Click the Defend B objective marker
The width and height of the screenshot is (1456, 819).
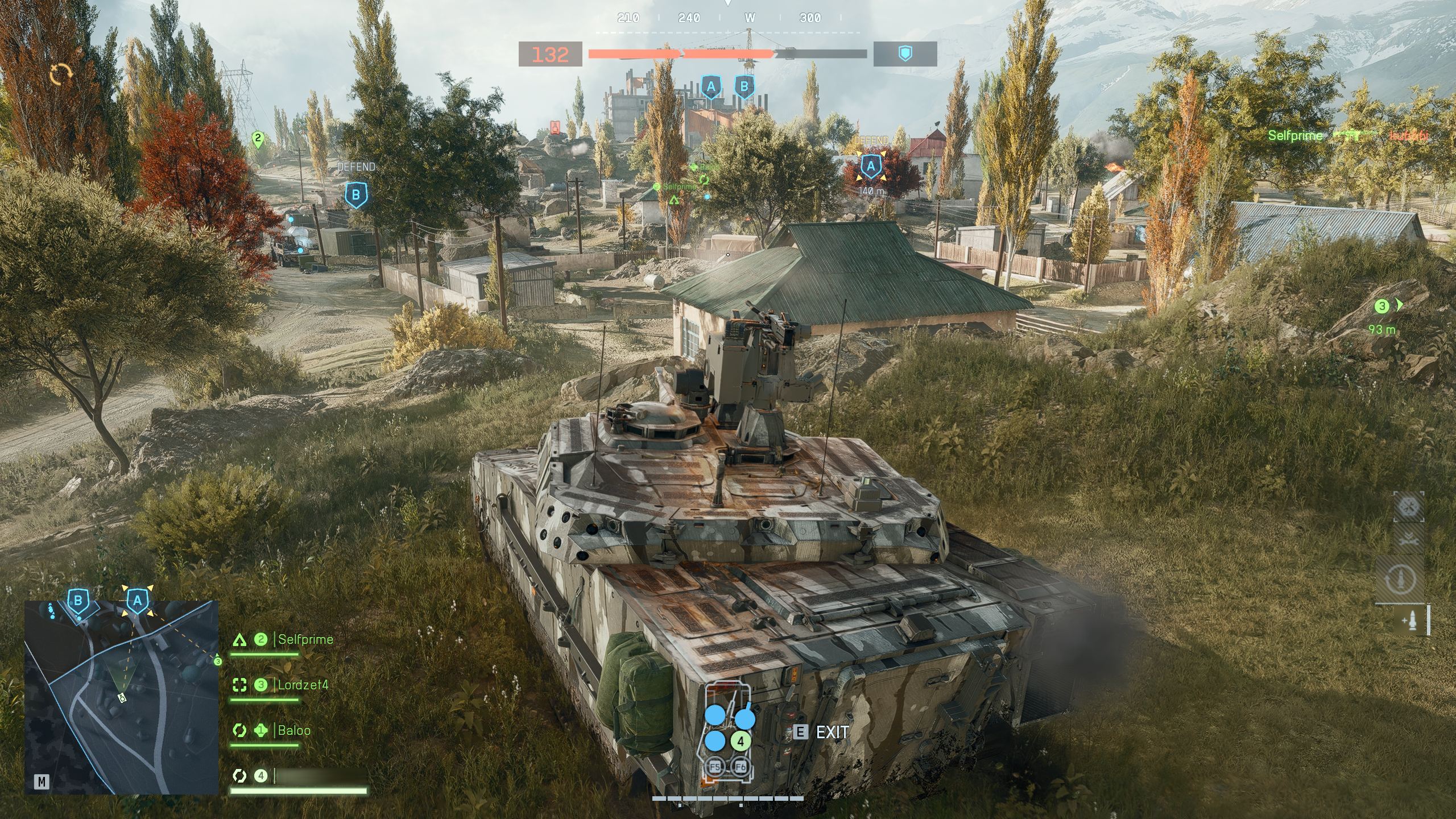pos(356,195)
